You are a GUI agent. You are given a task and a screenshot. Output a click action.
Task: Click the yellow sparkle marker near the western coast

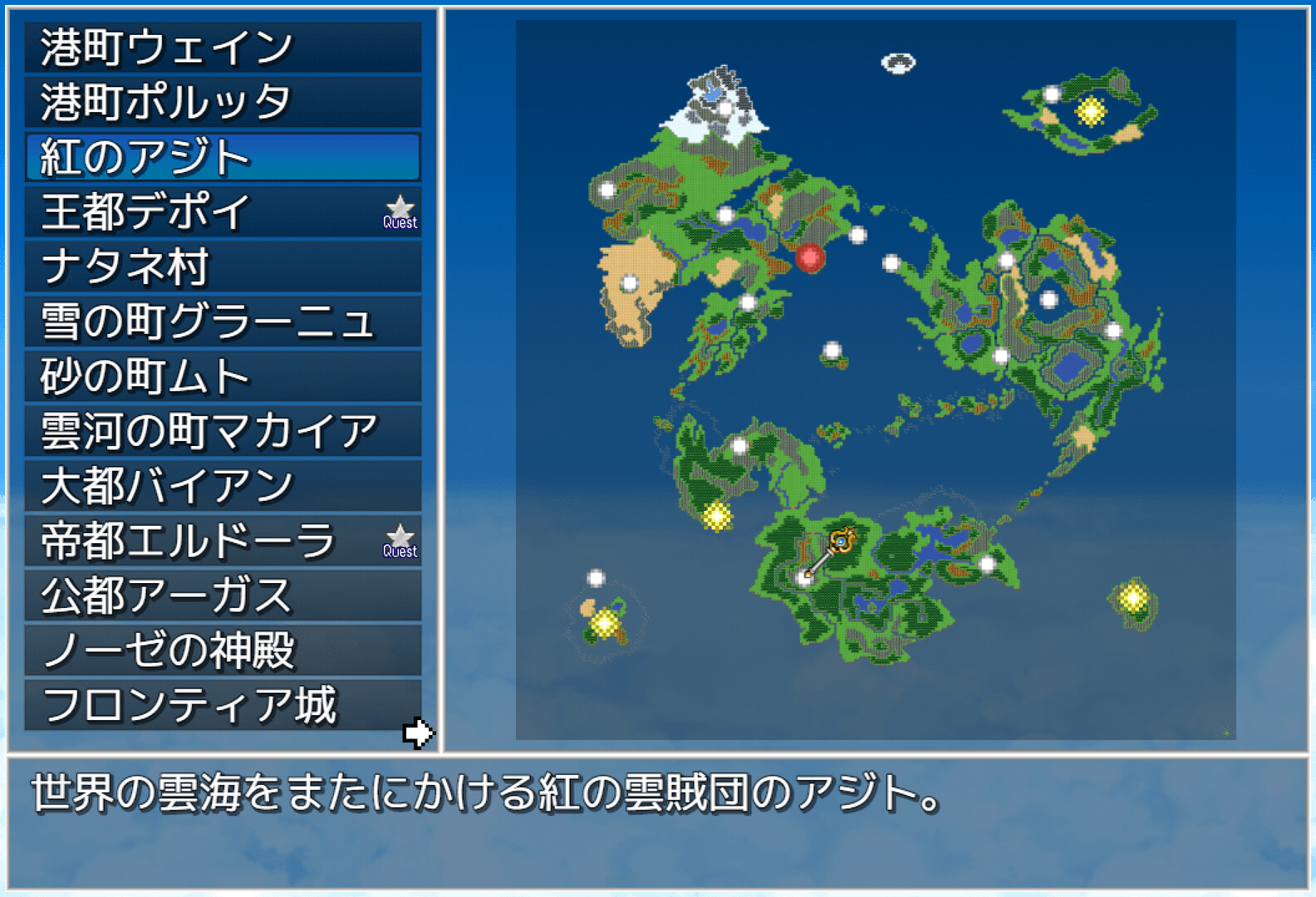pyautogui.click(x=715, y=517)
